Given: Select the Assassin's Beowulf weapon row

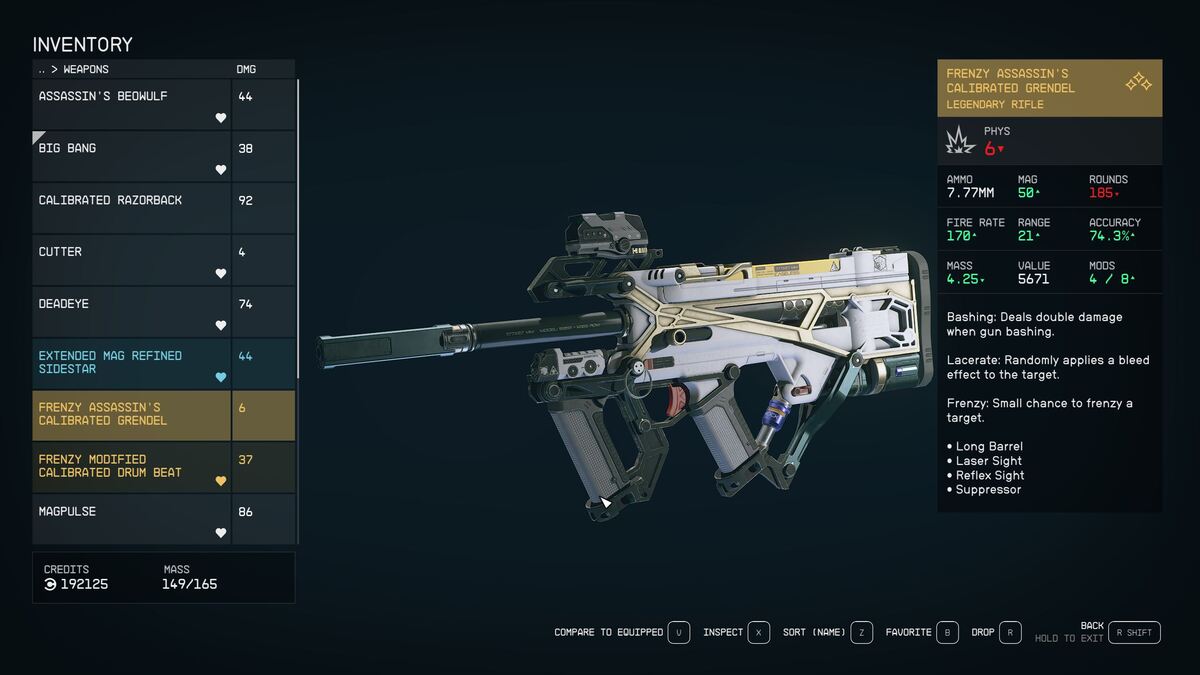Looking at the screenshot, I should (131, 104).
